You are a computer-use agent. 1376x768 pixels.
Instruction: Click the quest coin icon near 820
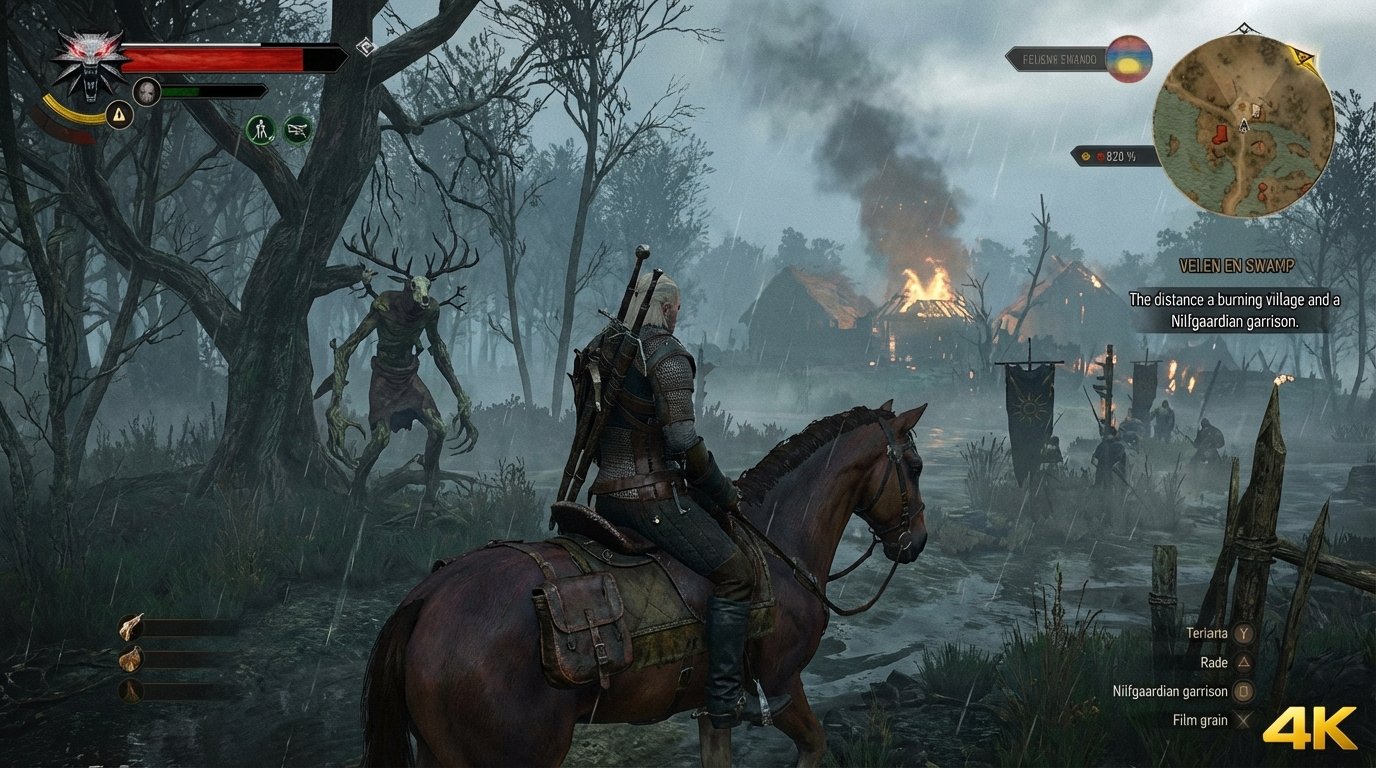1086,156
